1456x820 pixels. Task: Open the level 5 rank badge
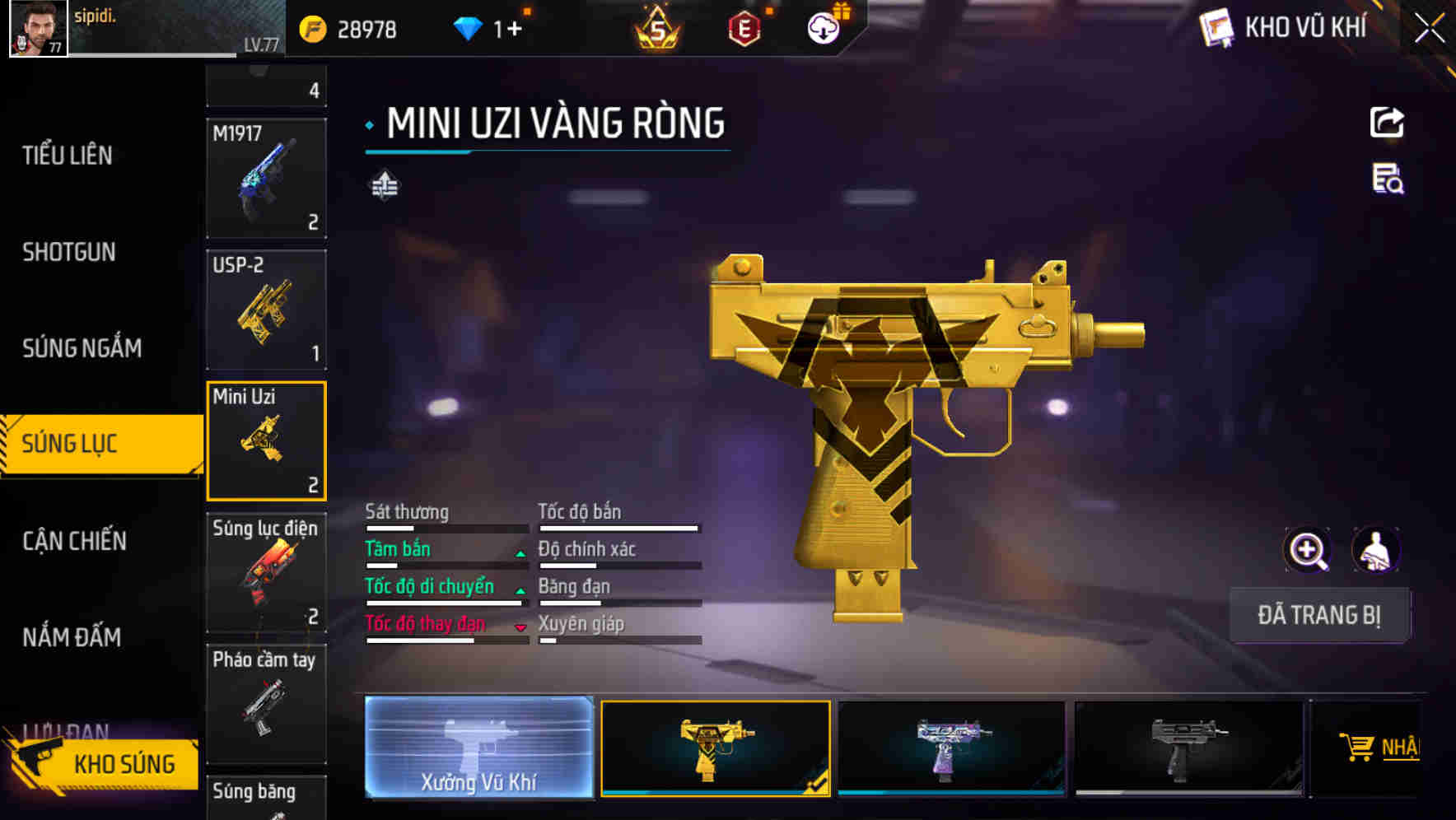pyautogui.click(x=659, y=27)
